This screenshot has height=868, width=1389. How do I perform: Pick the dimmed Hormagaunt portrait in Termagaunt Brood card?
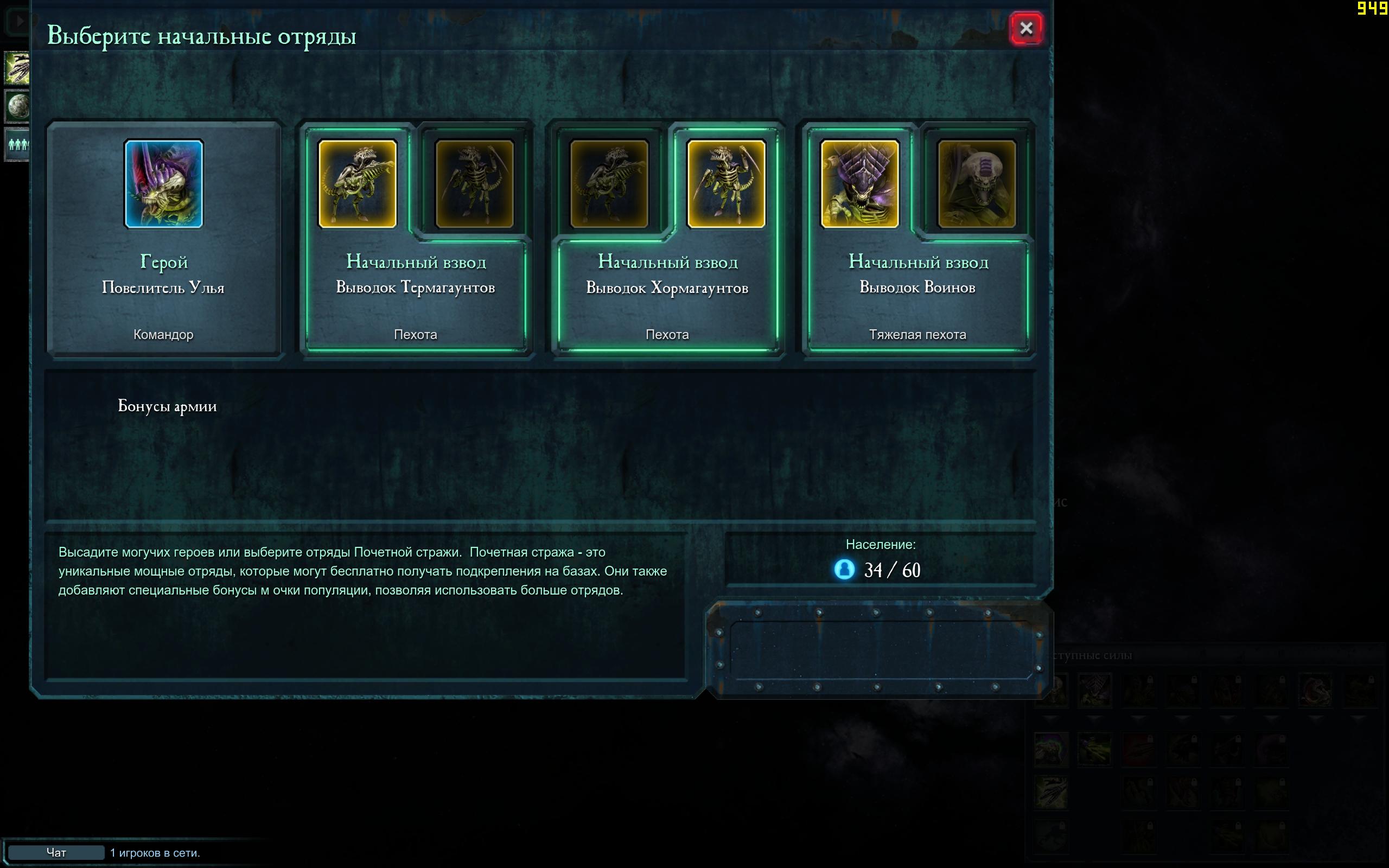(x=475, y=184)
